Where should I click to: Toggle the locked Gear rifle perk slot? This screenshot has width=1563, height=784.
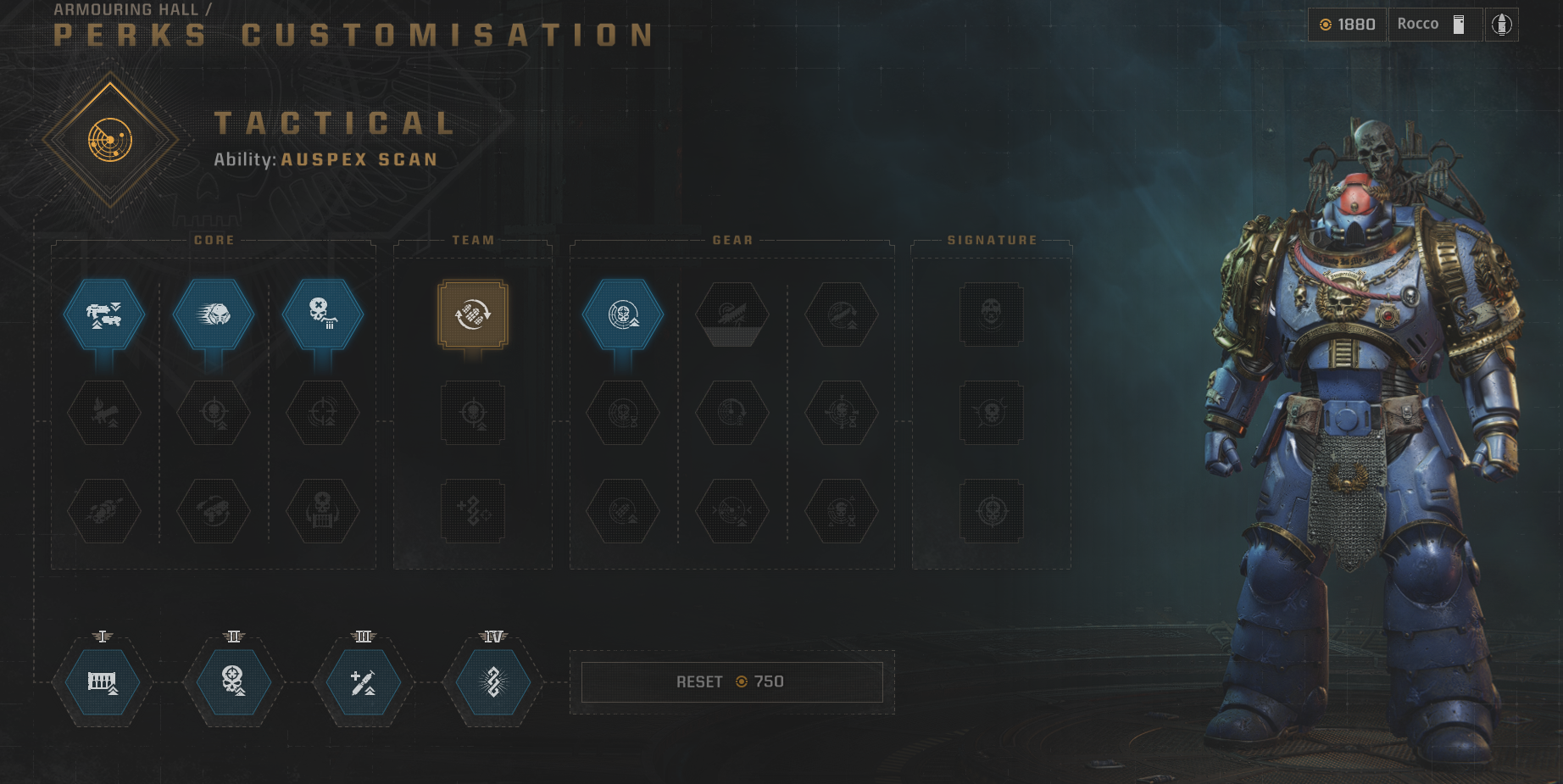tap(732, 314)
